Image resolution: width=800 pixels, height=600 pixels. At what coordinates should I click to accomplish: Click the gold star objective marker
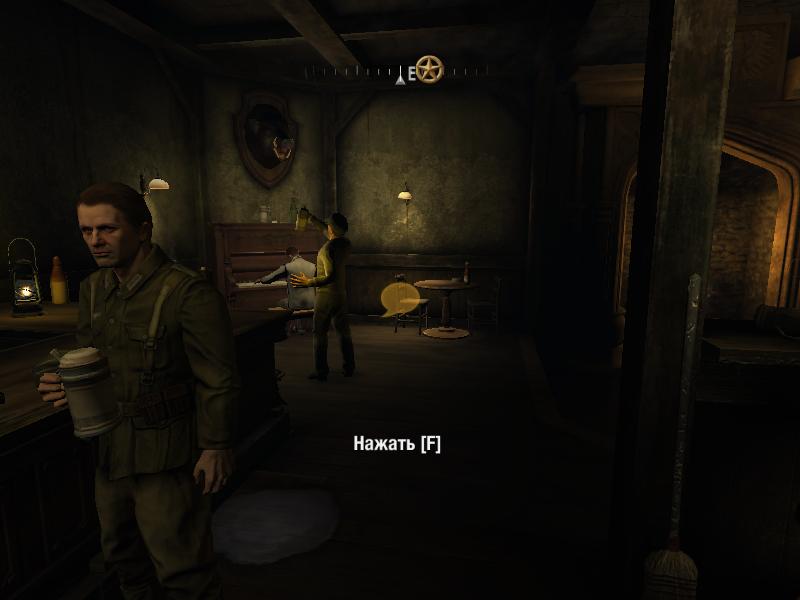430,69
